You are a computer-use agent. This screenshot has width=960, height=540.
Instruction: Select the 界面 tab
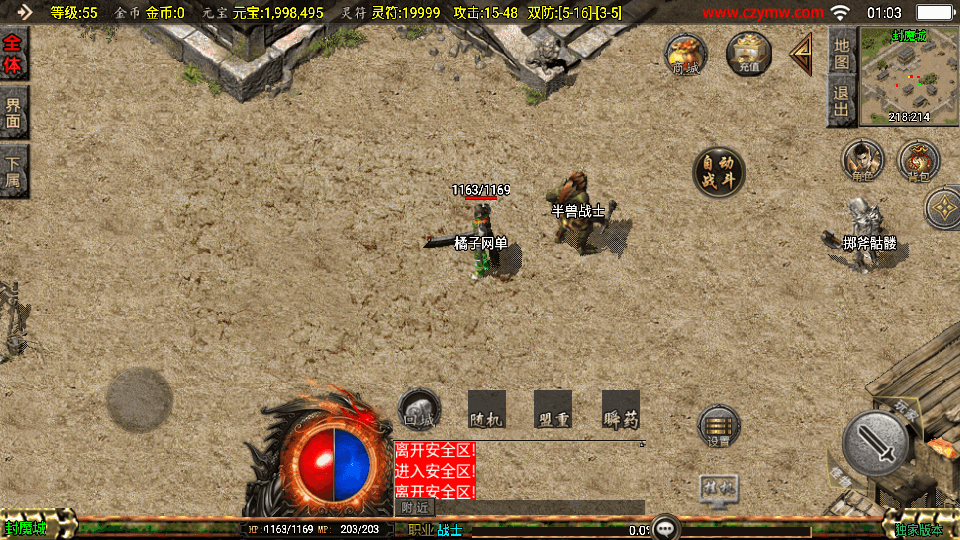[14, 112]
